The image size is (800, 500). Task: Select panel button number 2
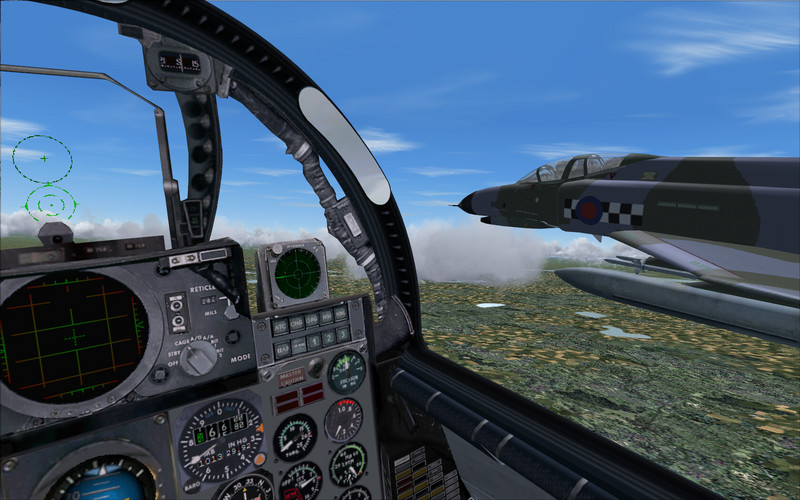pyautogui.click(x=329, y=337)
